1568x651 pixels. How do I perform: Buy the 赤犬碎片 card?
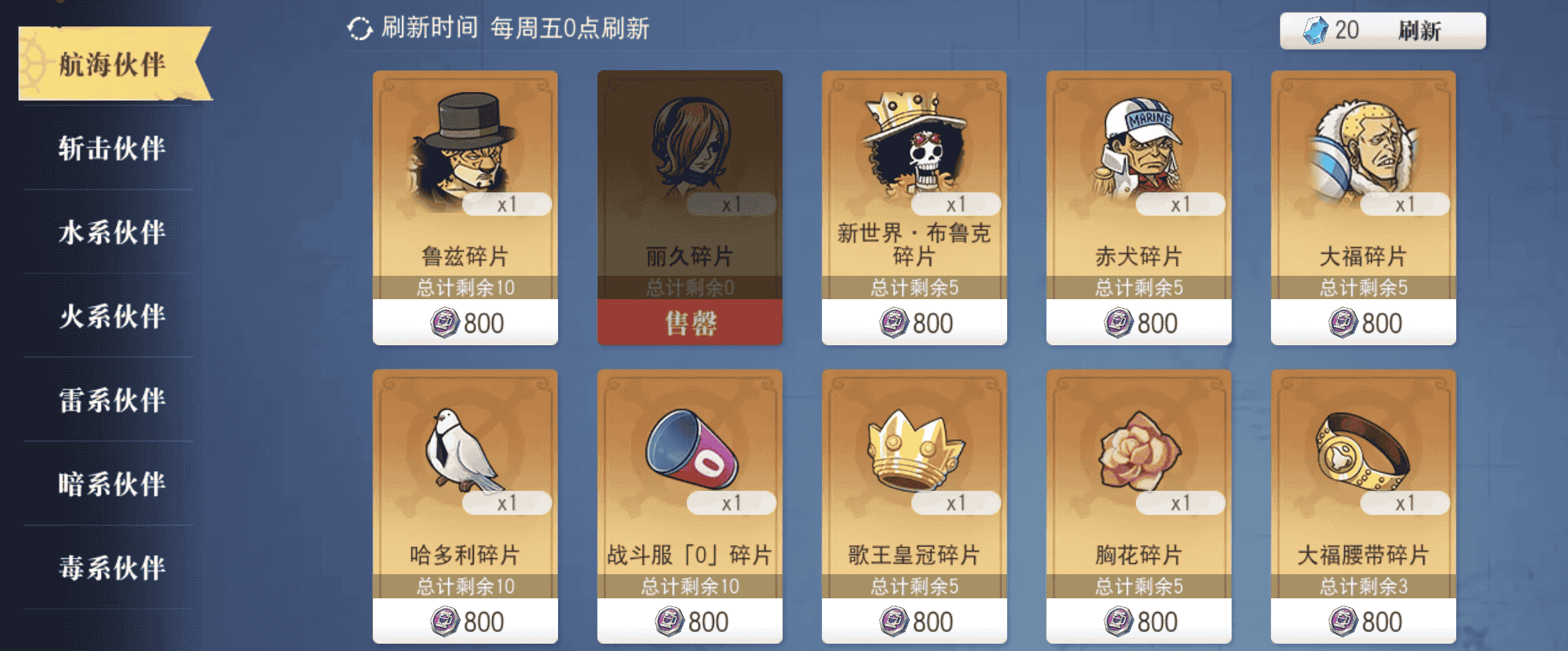pyautogui.click(x=1139, y=207)
